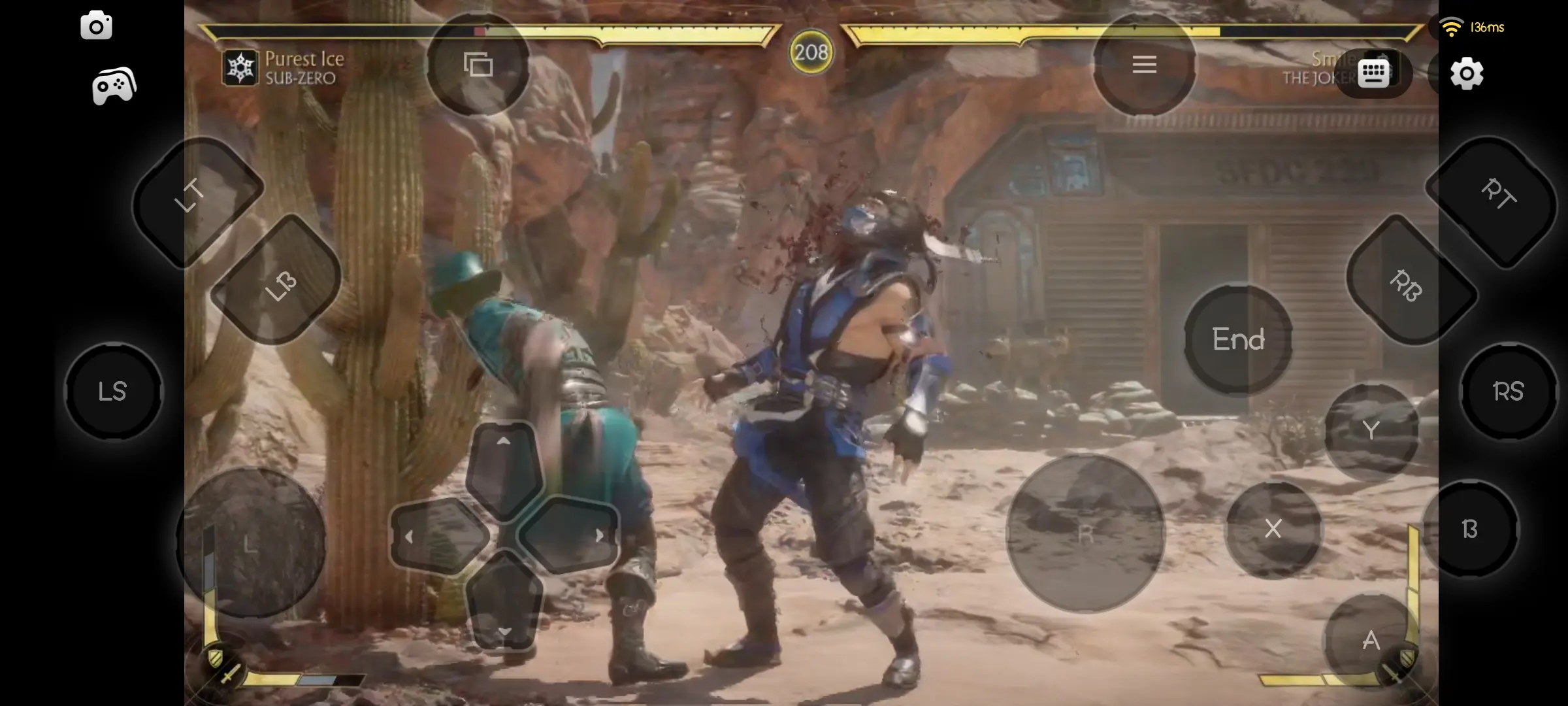This screenshot has width=1568, height=706.
Task: Take a screenshot with the camera icon
Action: pos(97,25)
